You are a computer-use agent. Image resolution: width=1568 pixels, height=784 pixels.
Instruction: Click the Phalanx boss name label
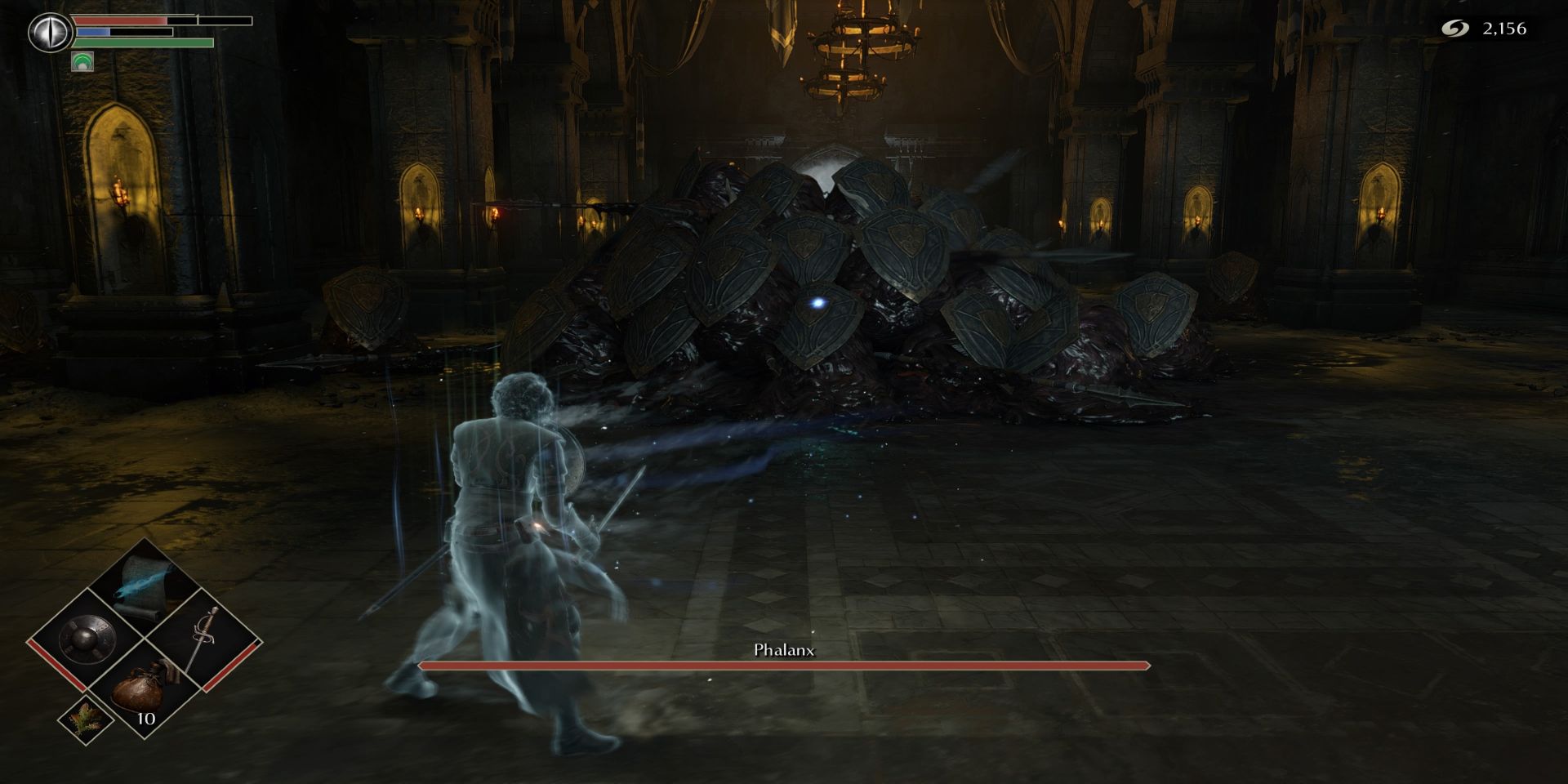[x=784, y=651]
